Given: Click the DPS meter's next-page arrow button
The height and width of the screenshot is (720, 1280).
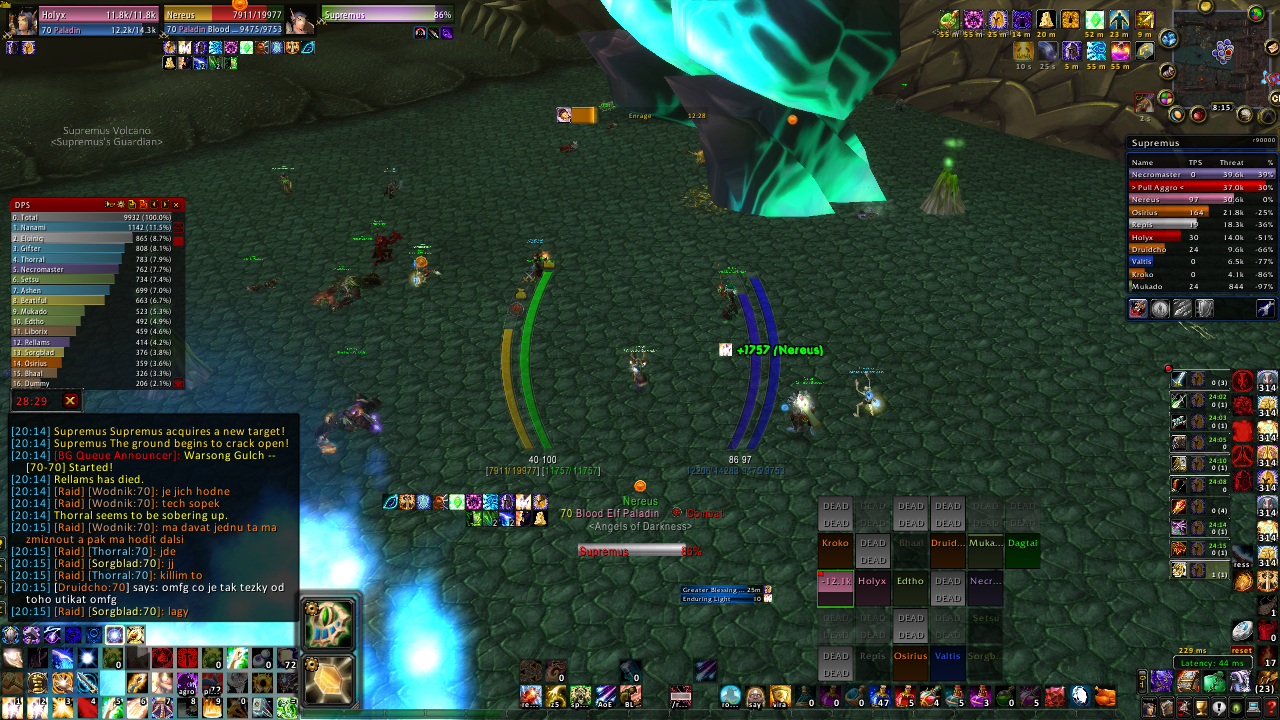Looking at the screenshot, I should pos(165,205).
